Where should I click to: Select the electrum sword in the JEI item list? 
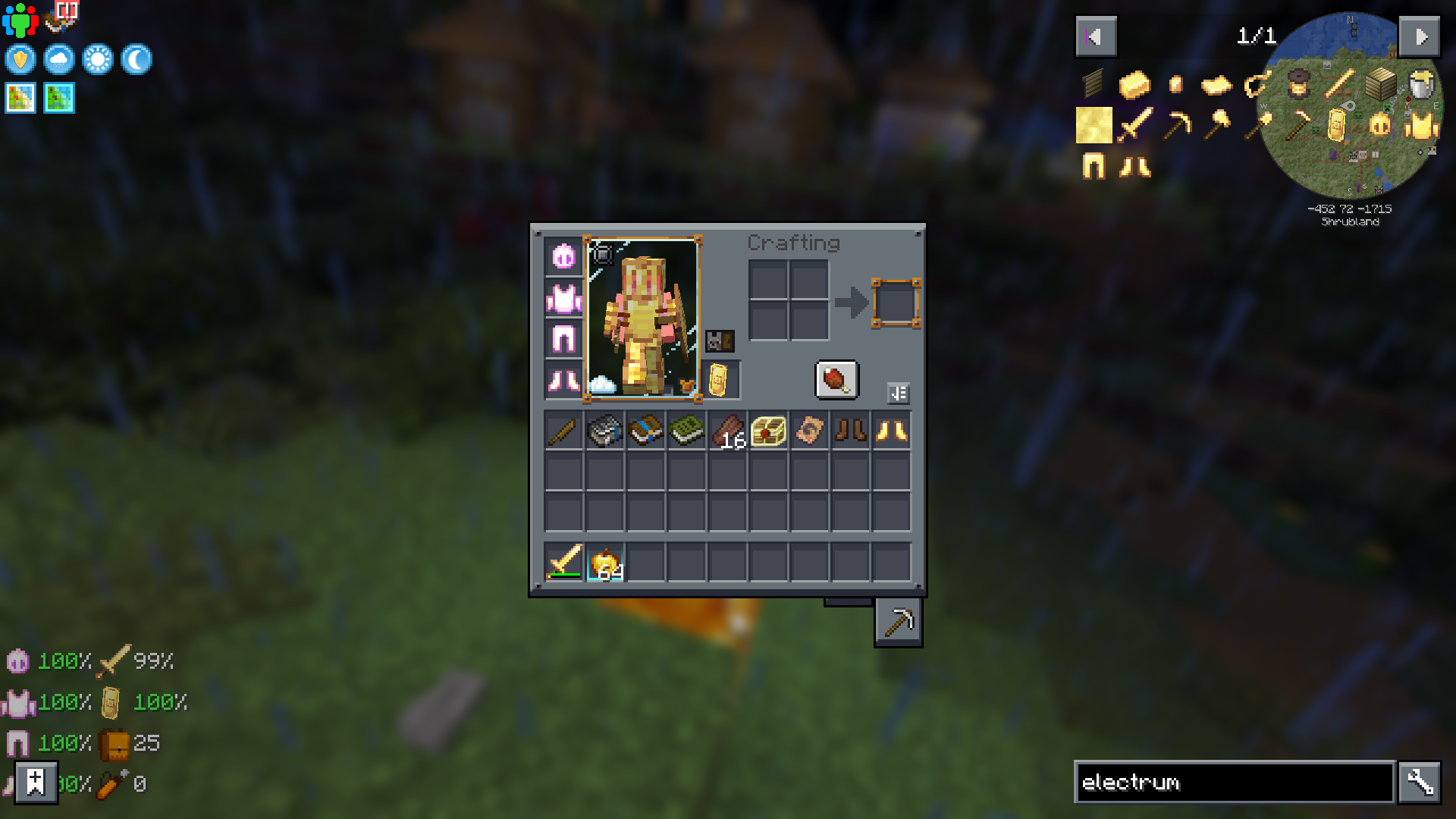(1135, 125)
